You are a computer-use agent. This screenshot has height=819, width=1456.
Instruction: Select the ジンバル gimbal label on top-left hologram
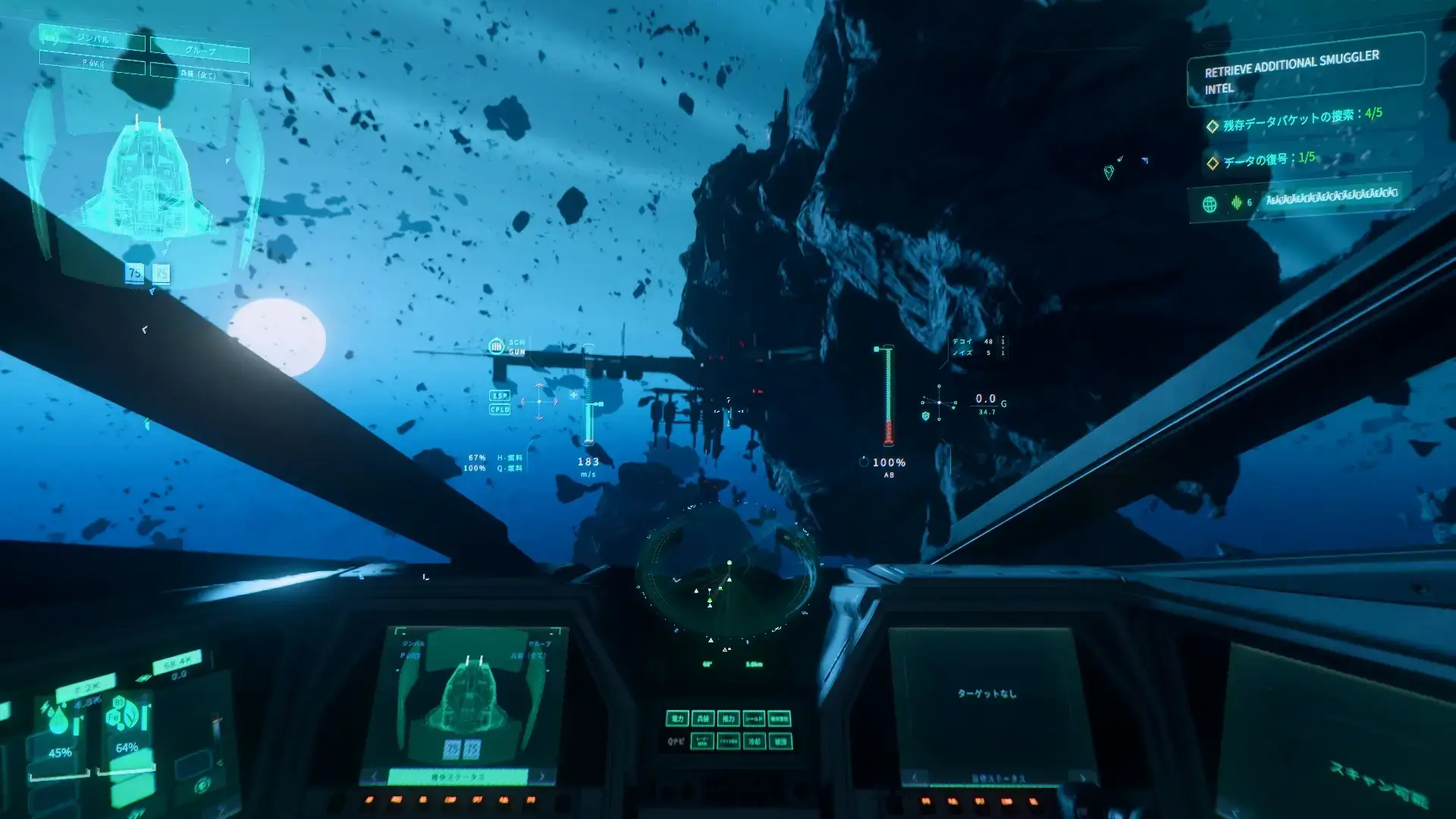pos(93,39)
